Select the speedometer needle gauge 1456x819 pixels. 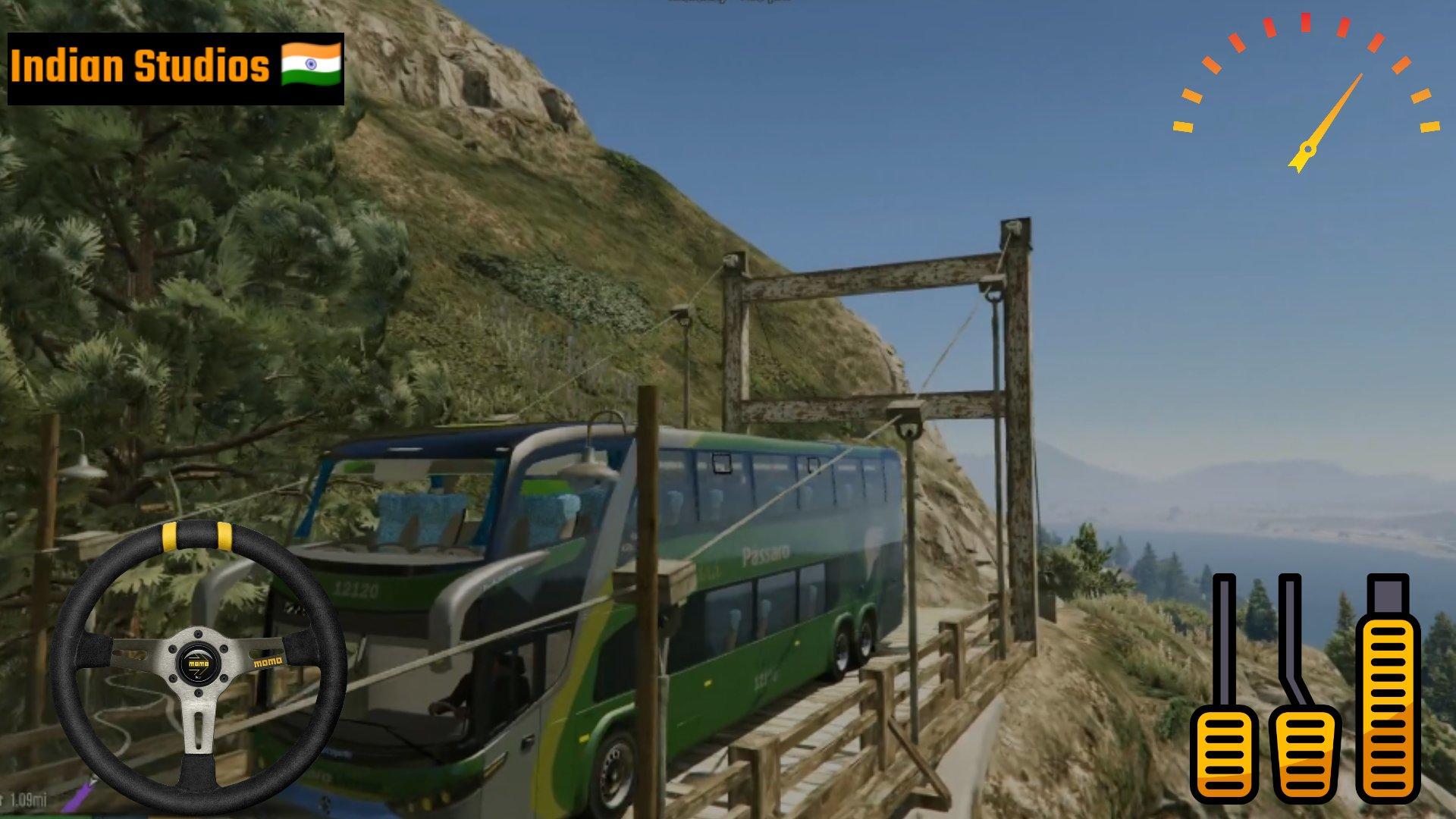[x=1308, y=114]
